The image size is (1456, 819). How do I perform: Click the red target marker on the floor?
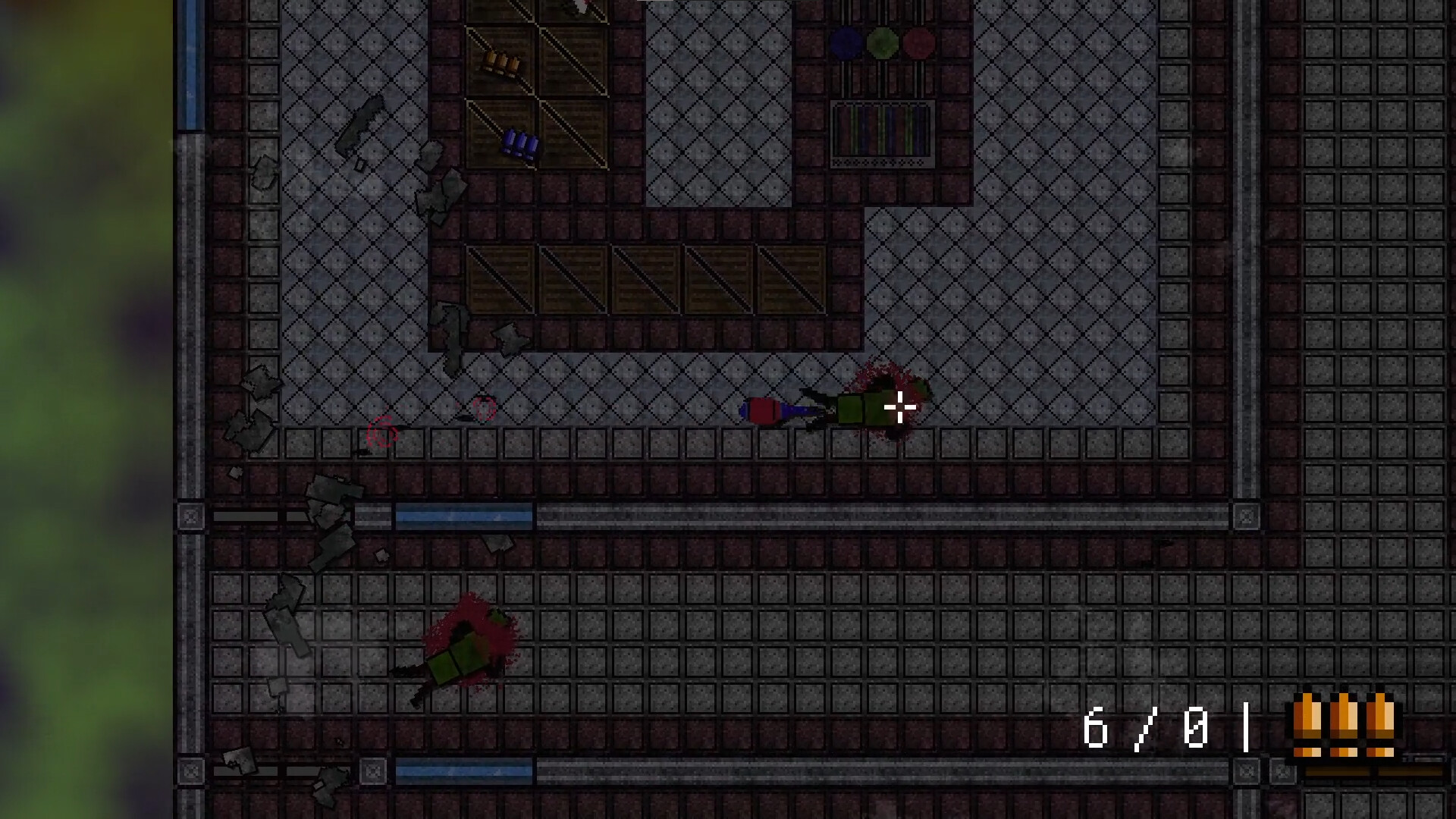(x=383, y=431)
